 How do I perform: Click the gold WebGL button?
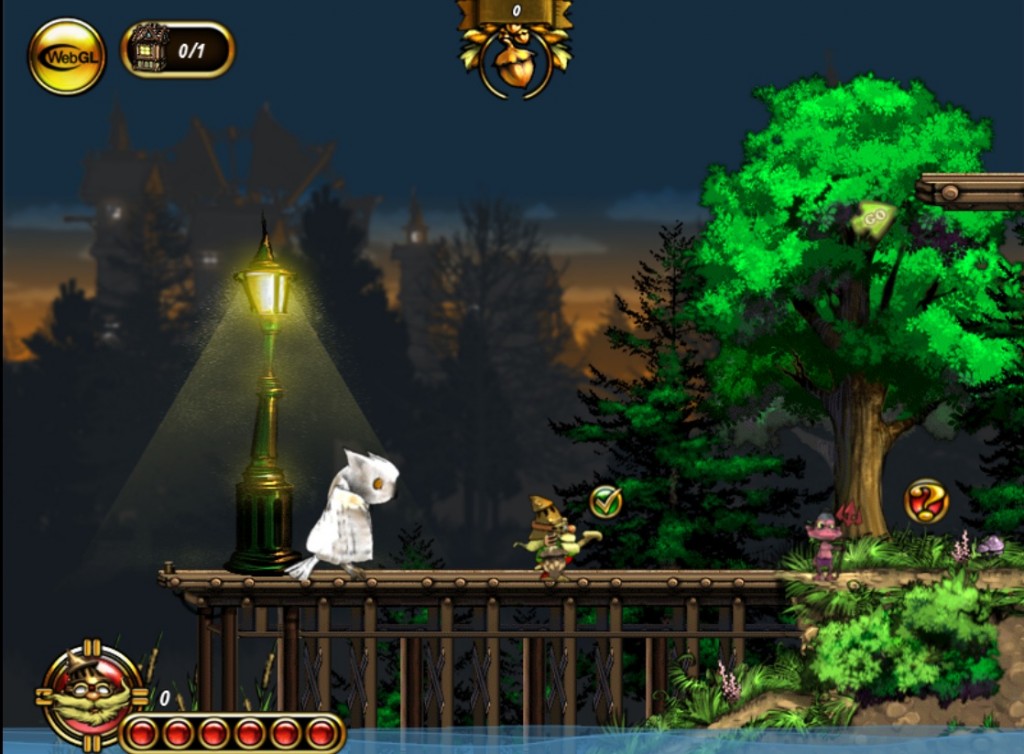66,56
